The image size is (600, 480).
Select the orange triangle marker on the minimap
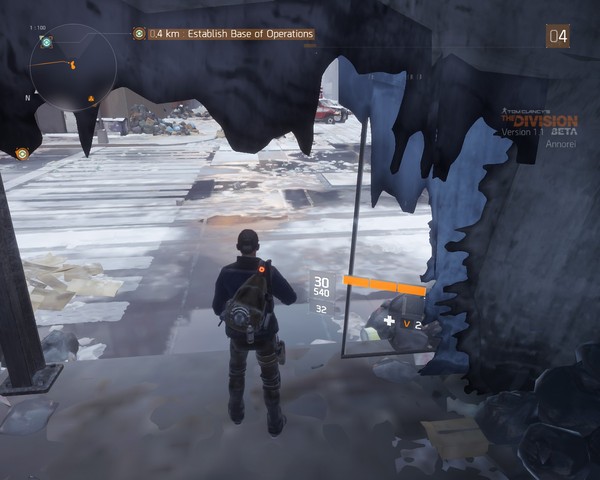click(x=92, y=98)
